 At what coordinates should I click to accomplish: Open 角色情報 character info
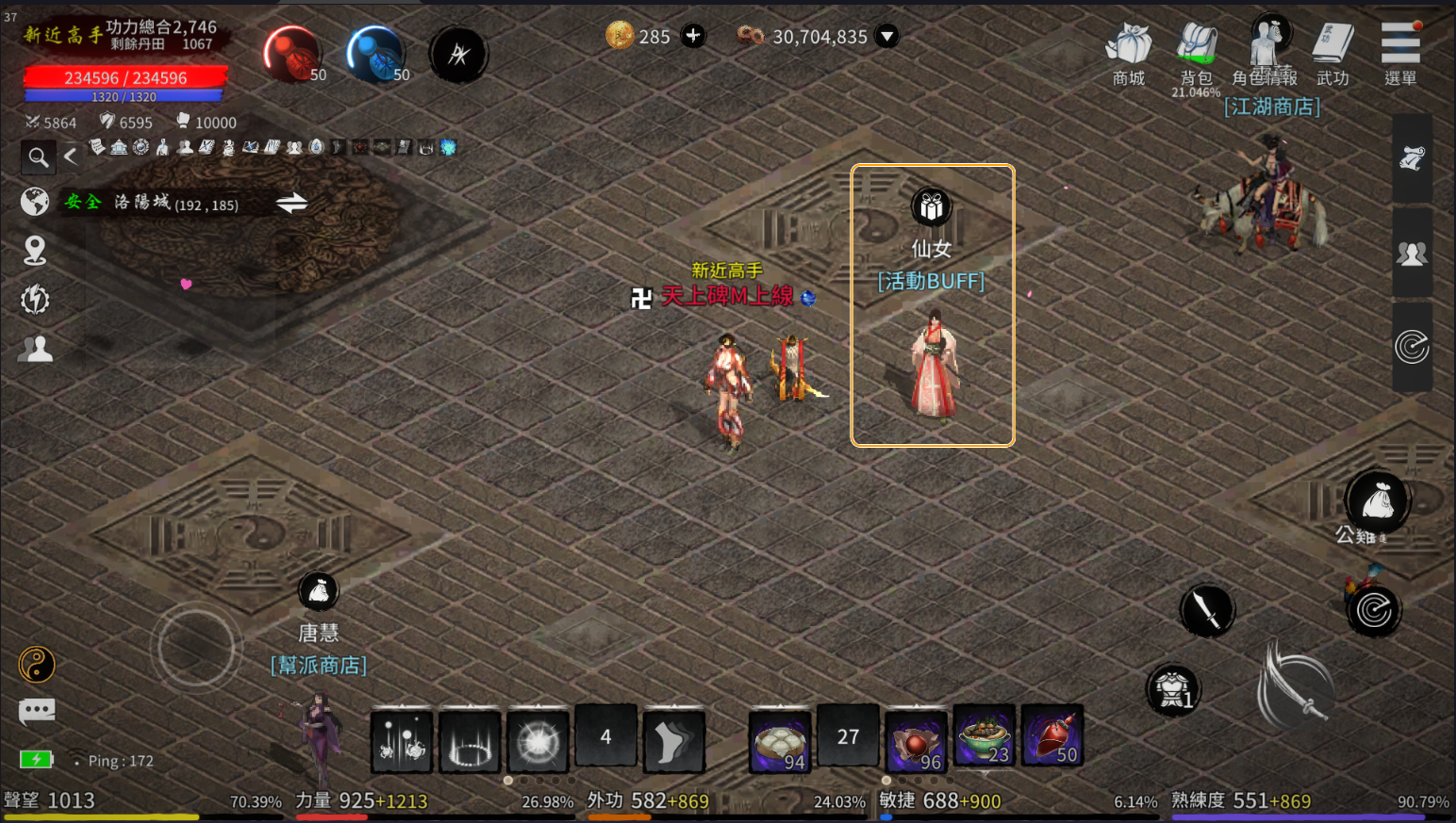coord(1266,51)
